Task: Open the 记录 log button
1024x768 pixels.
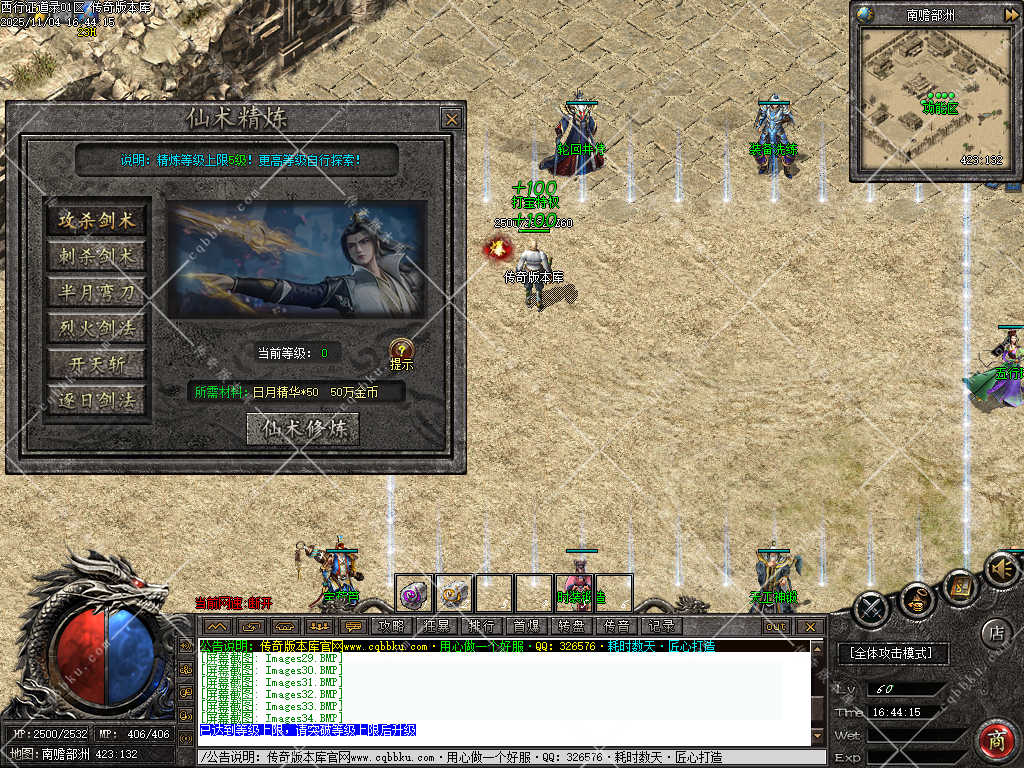Action: (x=661, y=626)
